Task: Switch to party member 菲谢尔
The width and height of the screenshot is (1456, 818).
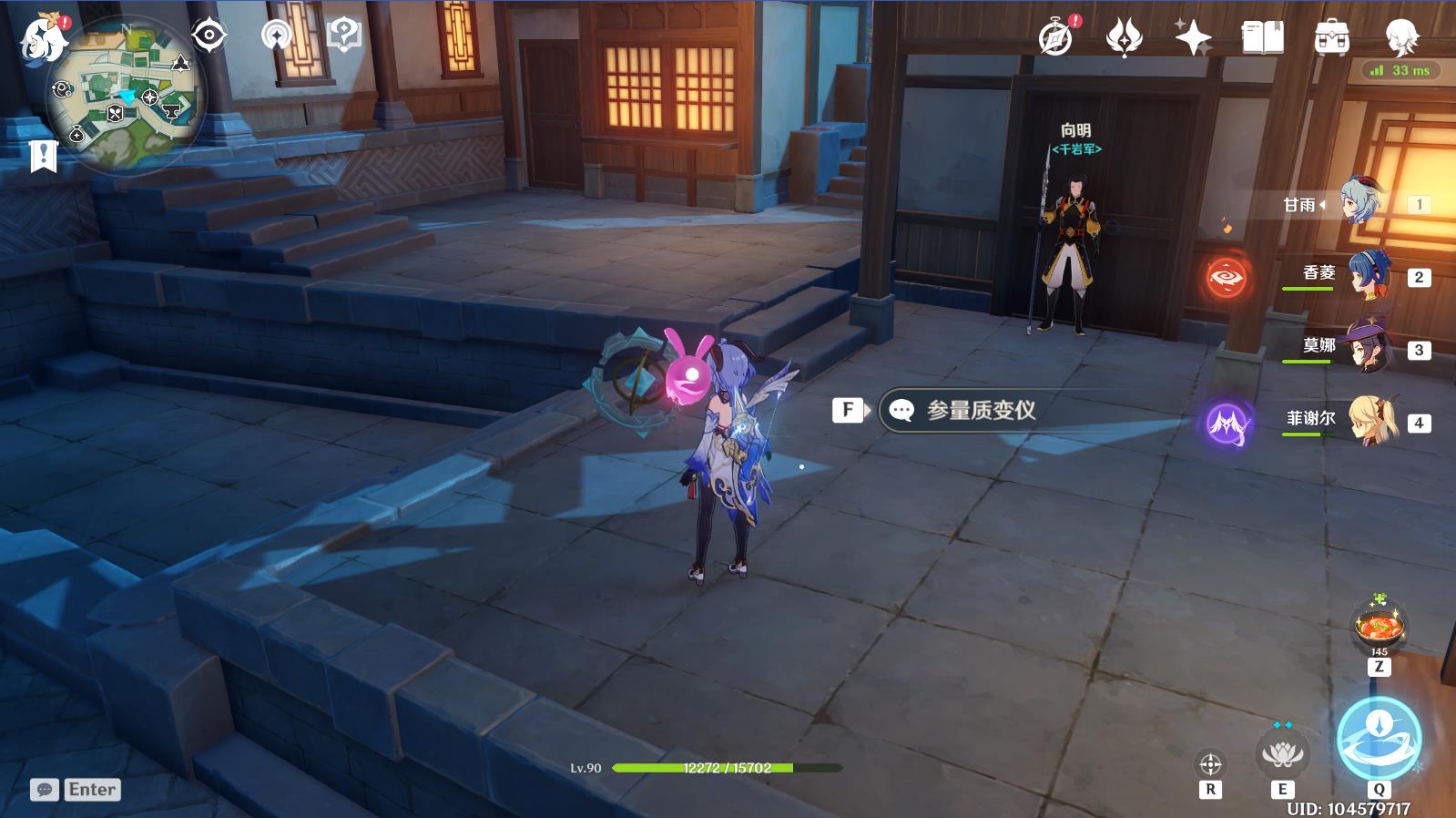Action: point(1368,421)
